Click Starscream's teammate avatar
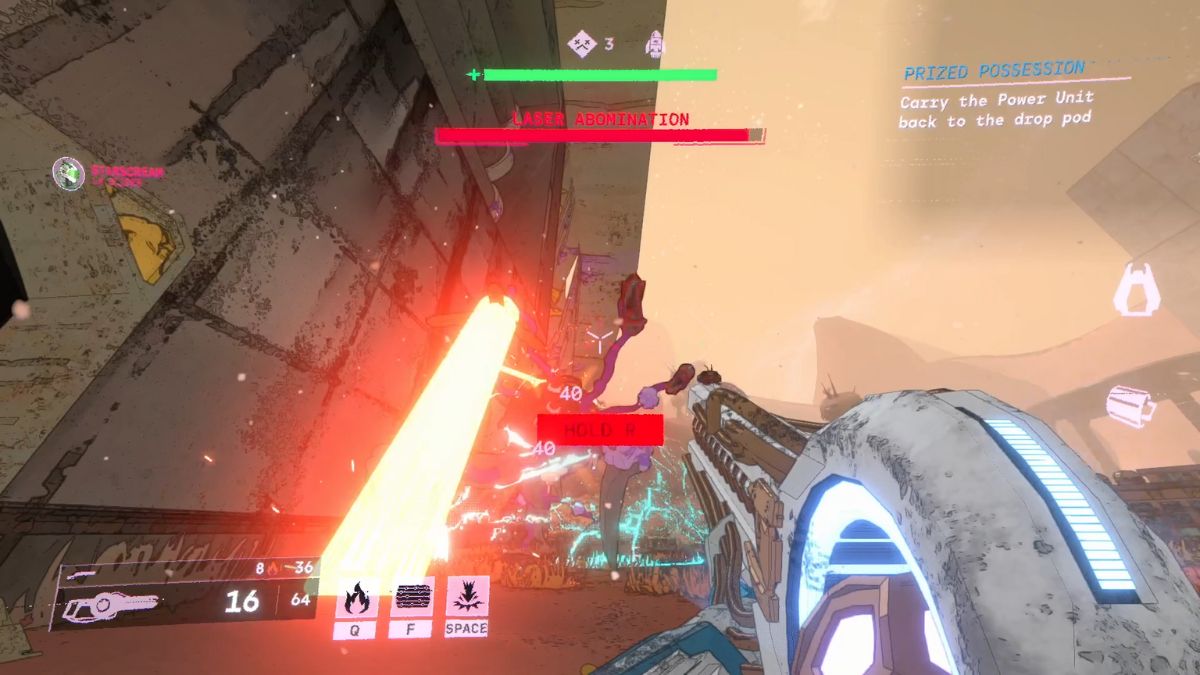The height and width of the screenshot is (675, 1200). pos(69,173)
